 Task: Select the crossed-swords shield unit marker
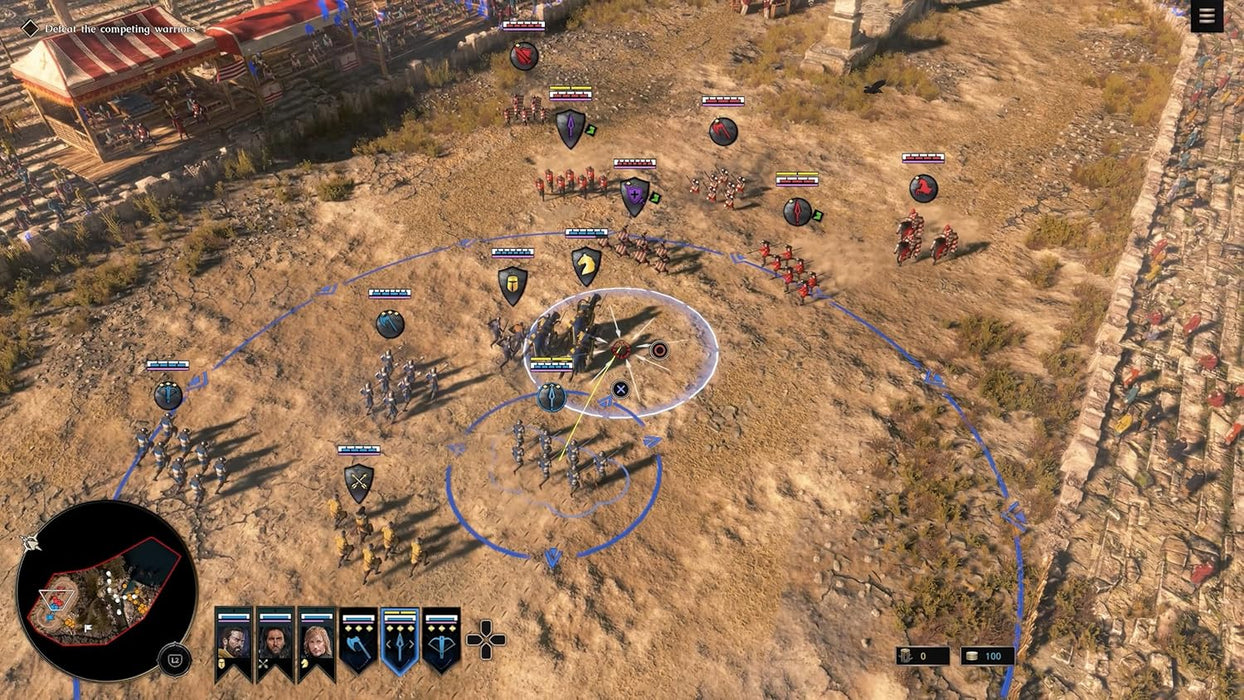coord(359,482)
